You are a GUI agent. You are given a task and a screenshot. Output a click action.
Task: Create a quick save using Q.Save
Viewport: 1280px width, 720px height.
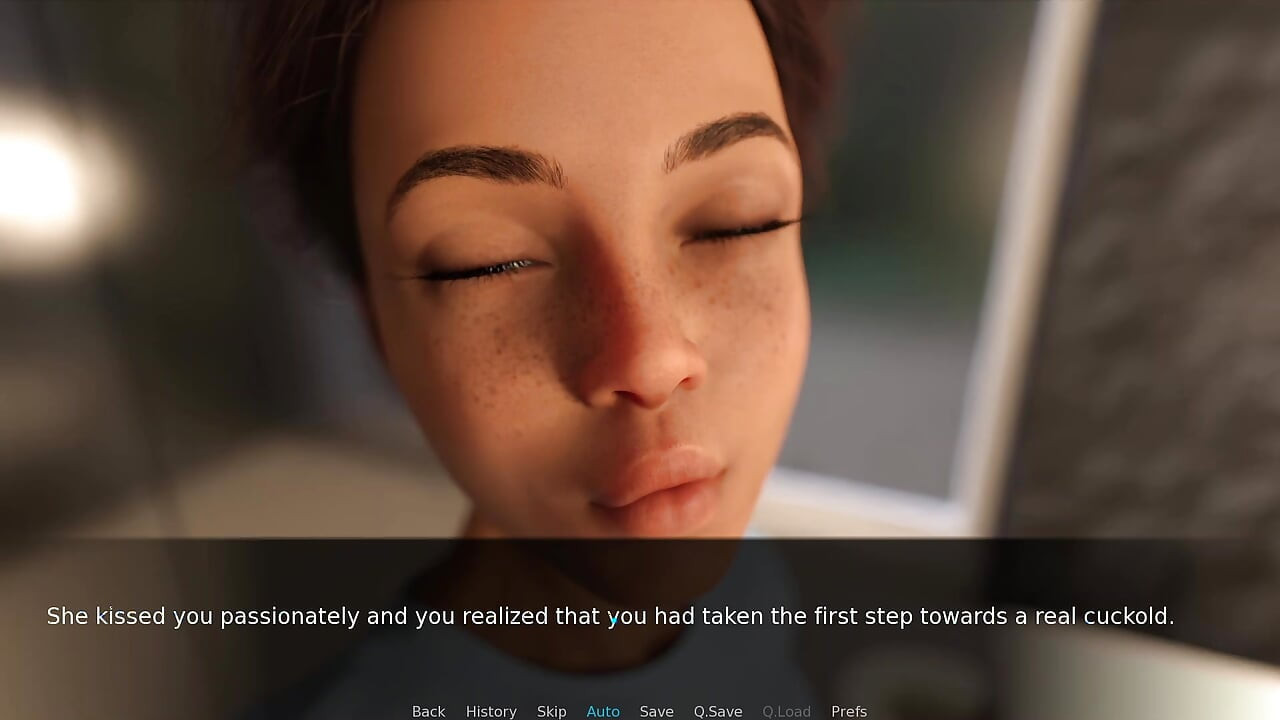point(717,710)
